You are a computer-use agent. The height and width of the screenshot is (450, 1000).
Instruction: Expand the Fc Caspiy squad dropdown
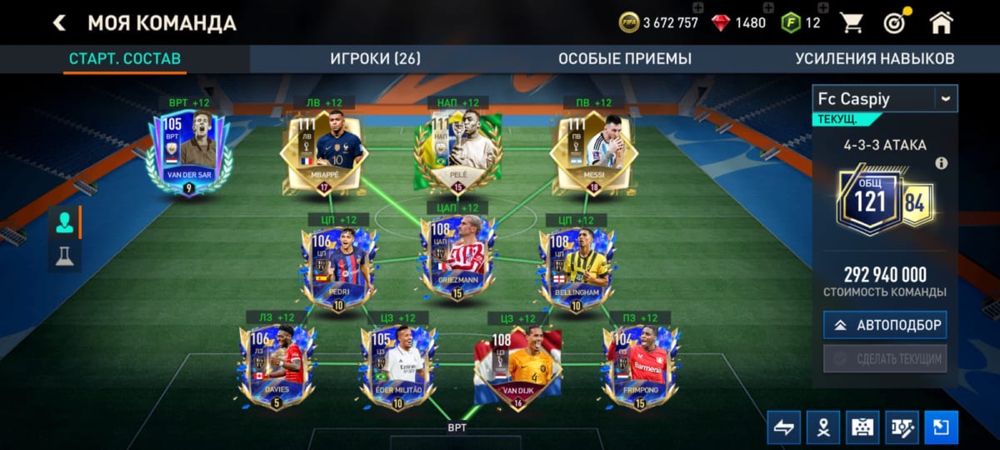(x=944, y=98)
